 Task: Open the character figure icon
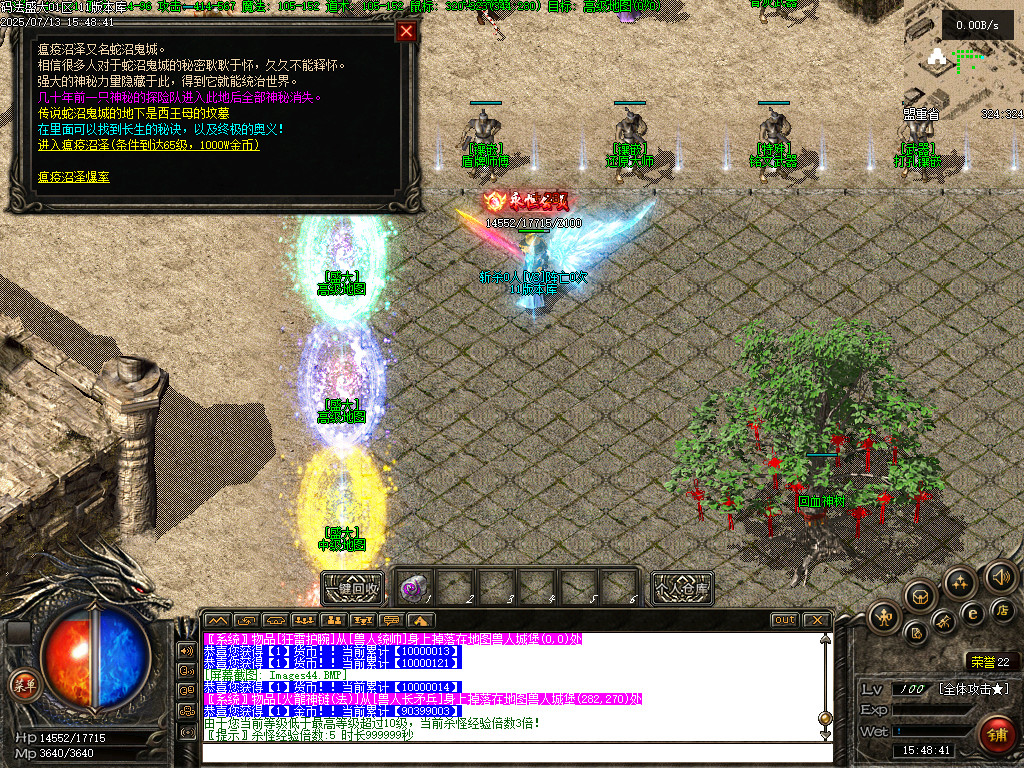[885, 615]
